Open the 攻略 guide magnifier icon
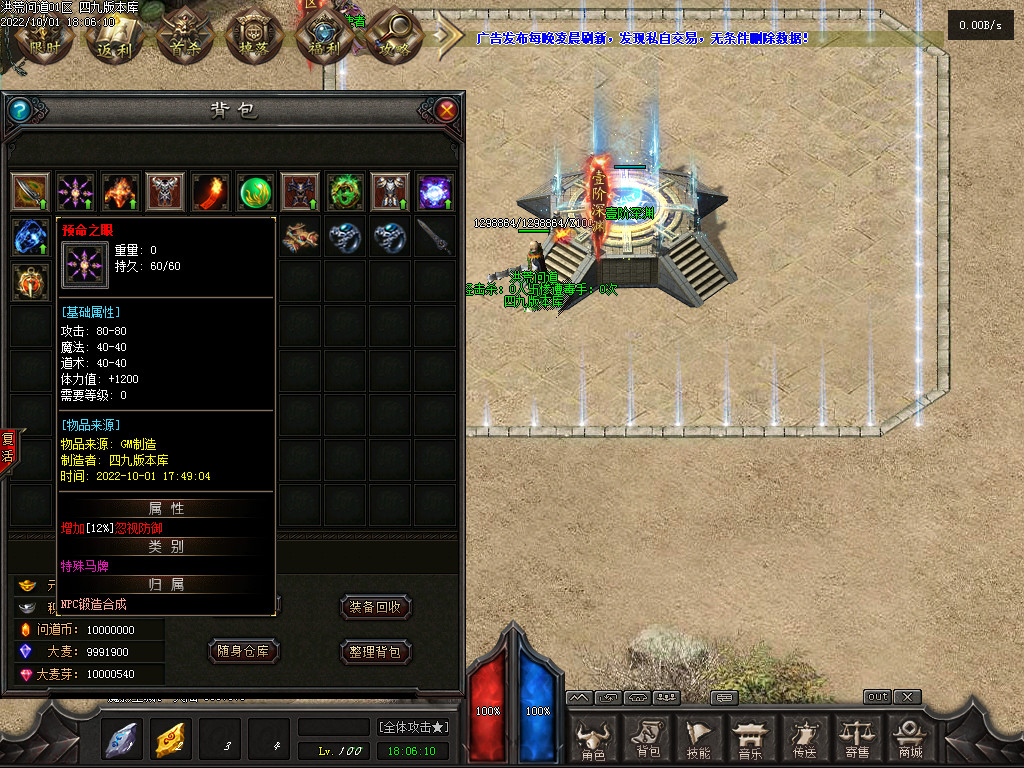 (x=389, y=37)
